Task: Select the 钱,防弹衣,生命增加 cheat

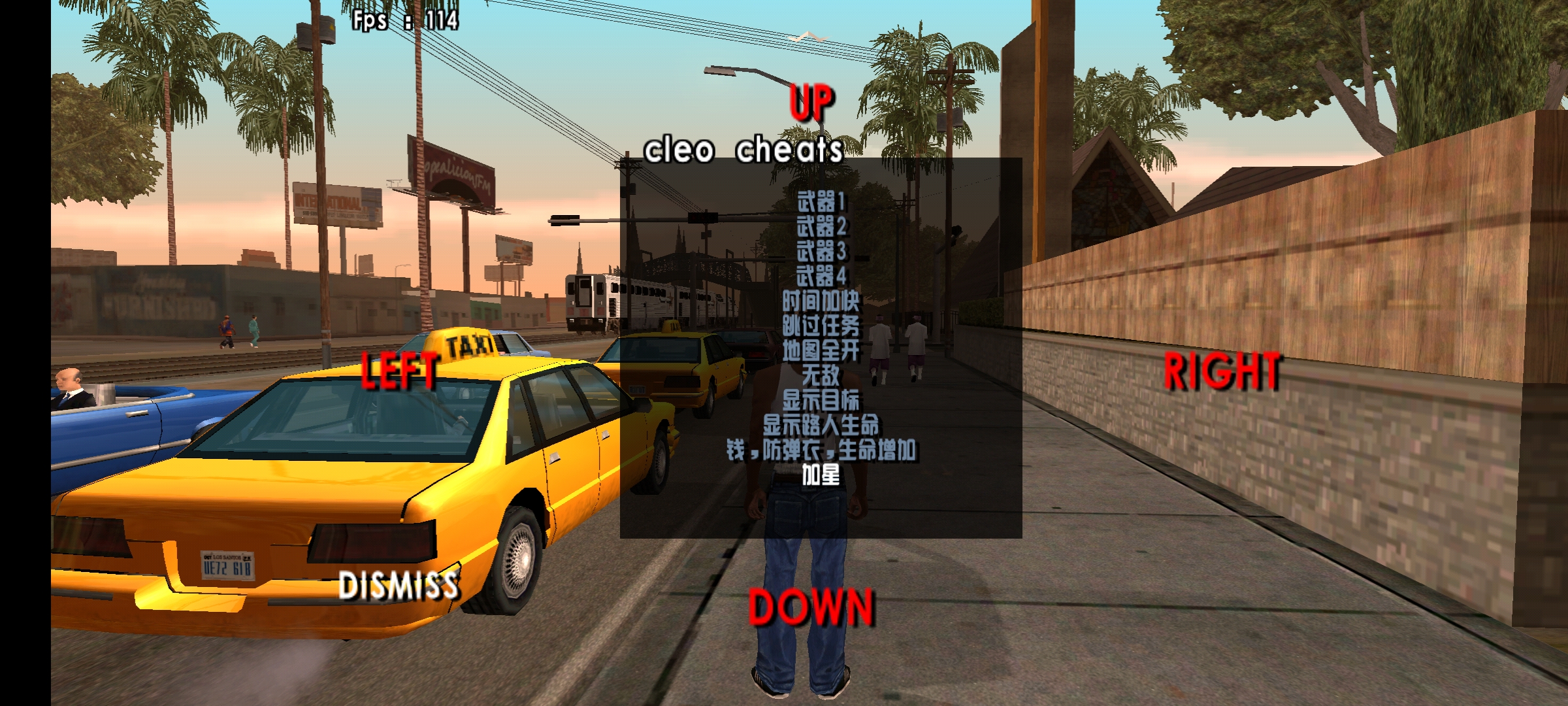Action: tap(821, 450)
